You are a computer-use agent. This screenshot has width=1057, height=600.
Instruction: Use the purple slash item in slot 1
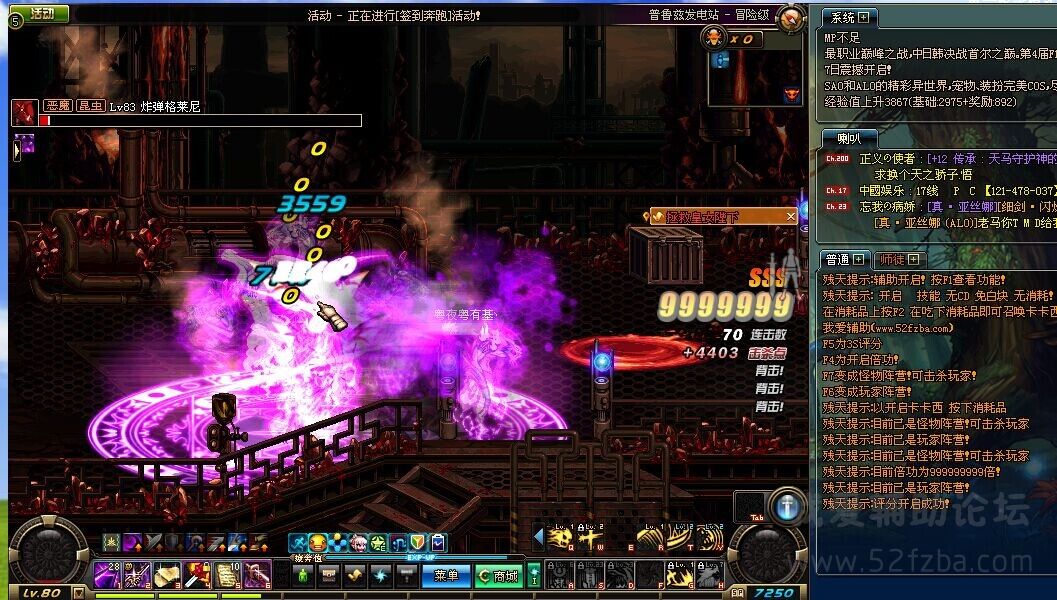click(x=108, y=575)
